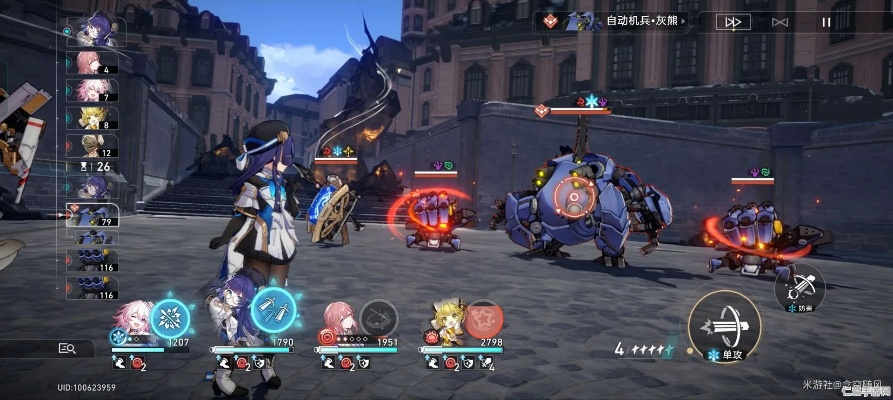Click pink-haired healer's greyed-out ultimate icon

pos(379,319)
